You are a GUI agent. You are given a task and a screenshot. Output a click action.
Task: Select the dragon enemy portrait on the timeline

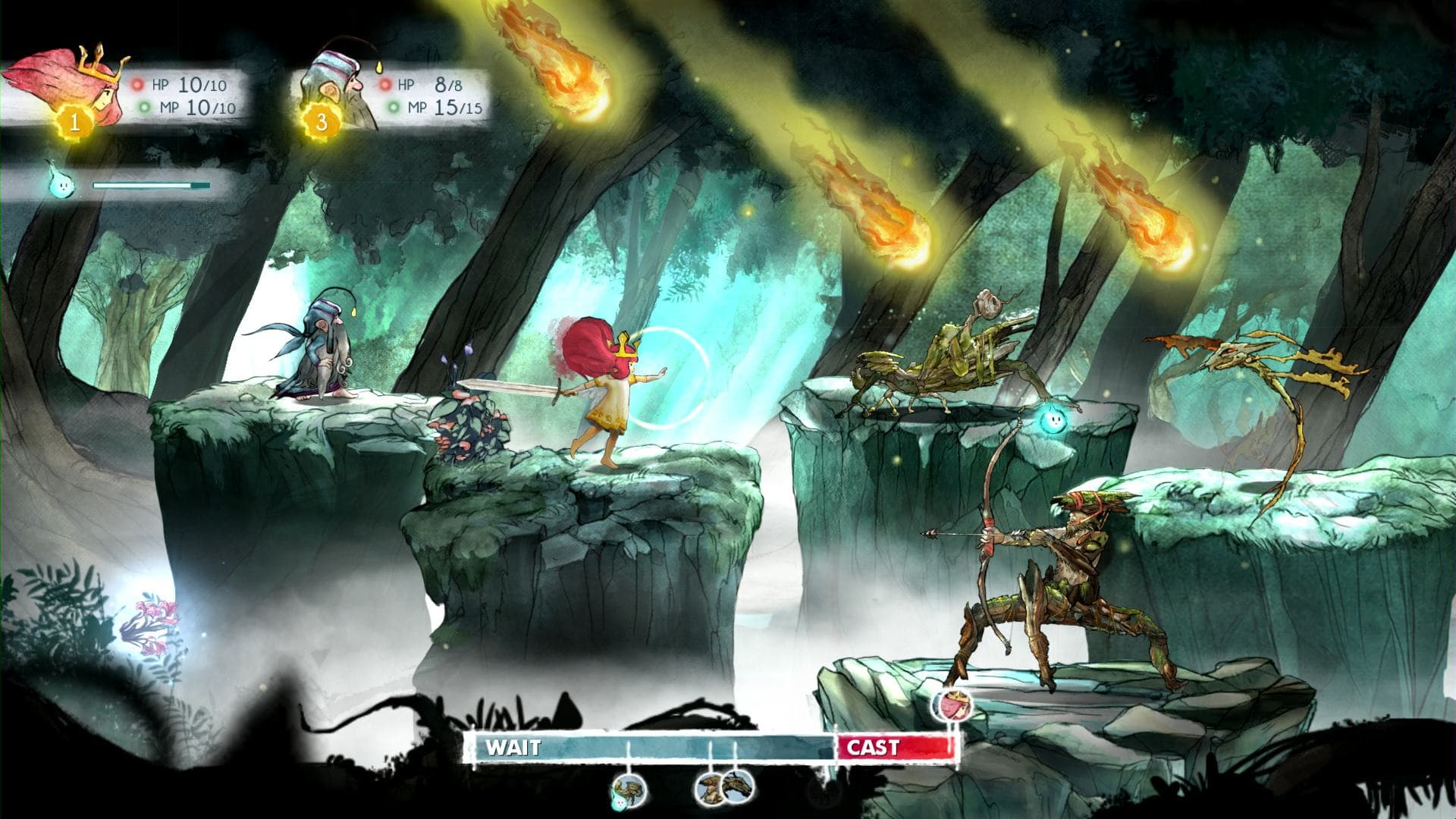coord(737,789)
